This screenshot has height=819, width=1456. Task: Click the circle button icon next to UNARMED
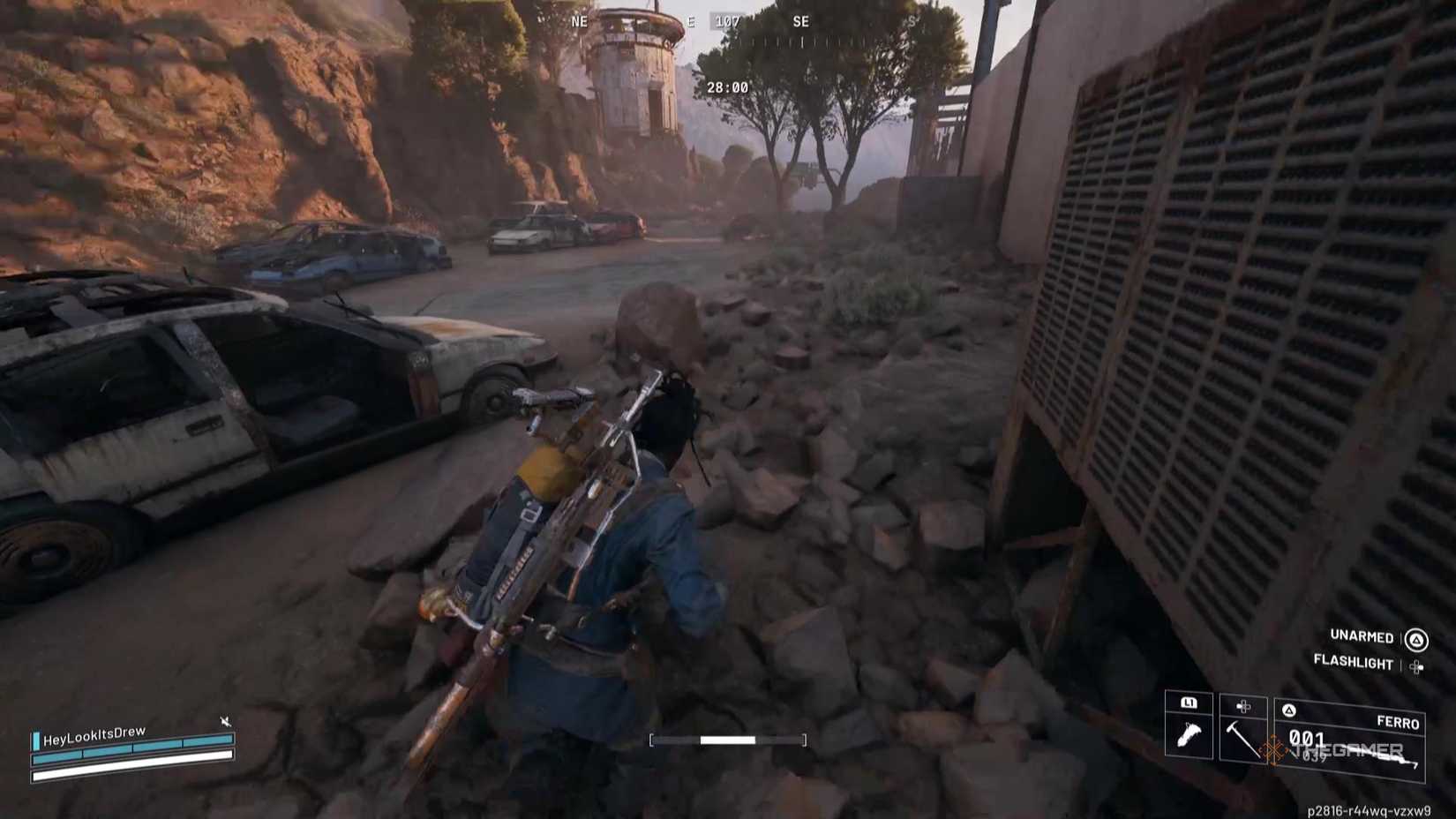tap(1416, 639)
